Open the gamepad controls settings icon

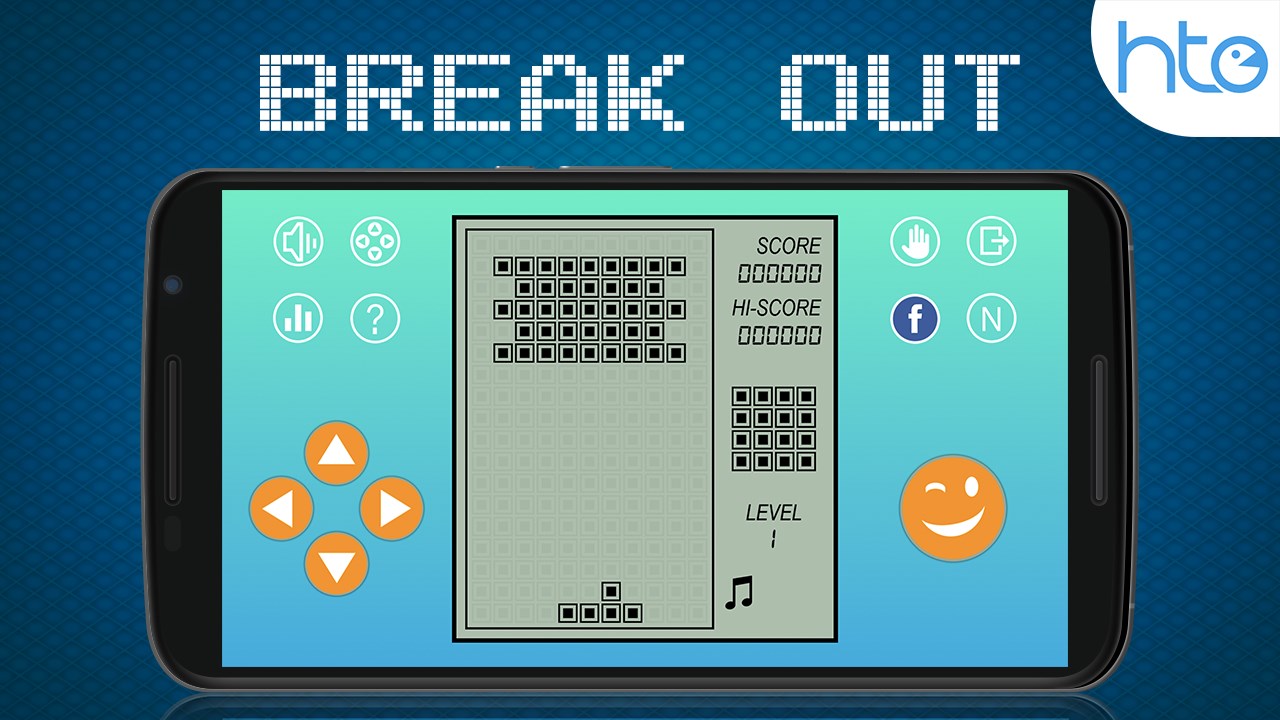(x=375, y=241)
